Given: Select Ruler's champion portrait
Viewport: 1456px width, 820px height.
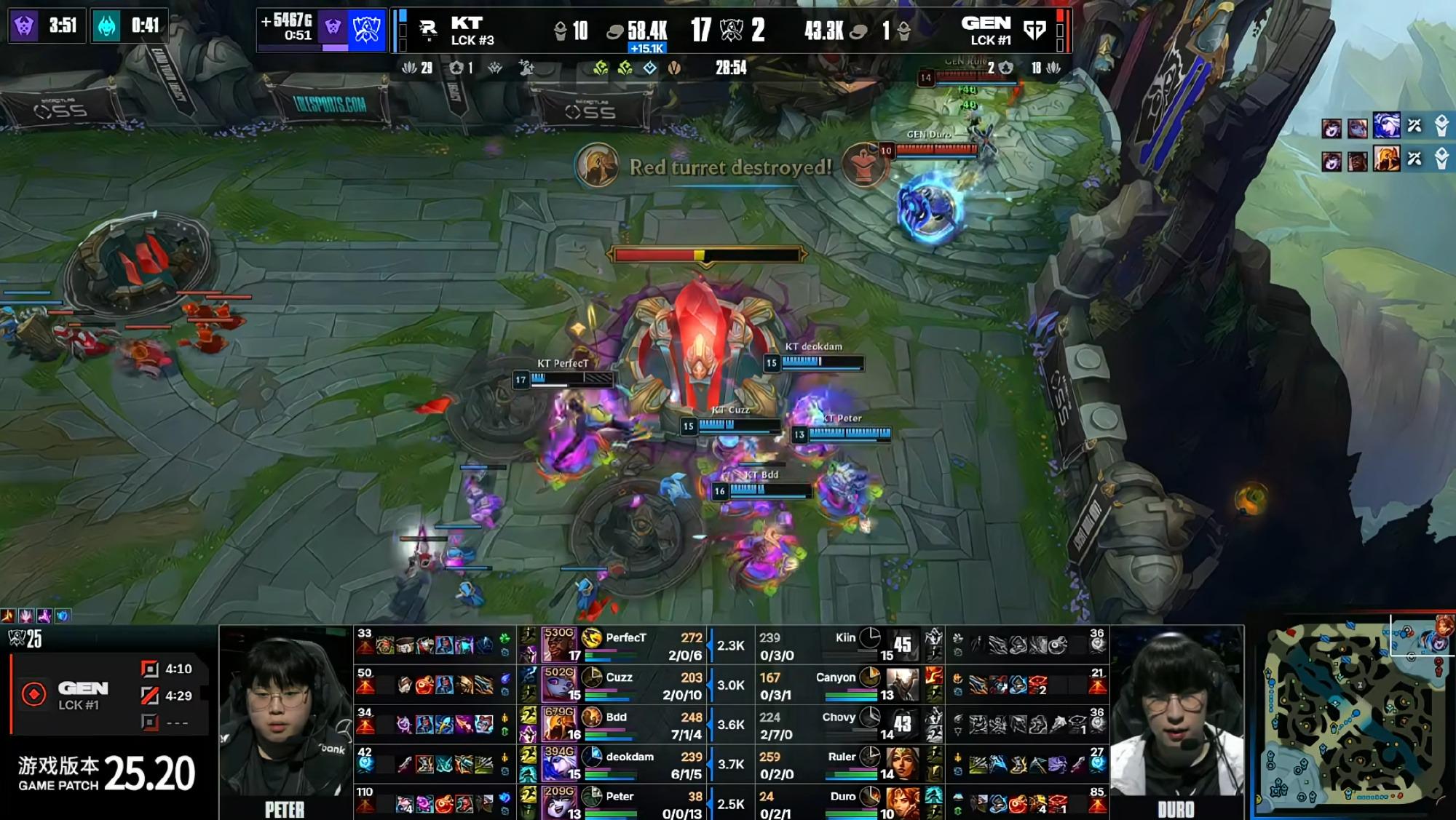Looking at the screenshot, I should pos(901,764).
